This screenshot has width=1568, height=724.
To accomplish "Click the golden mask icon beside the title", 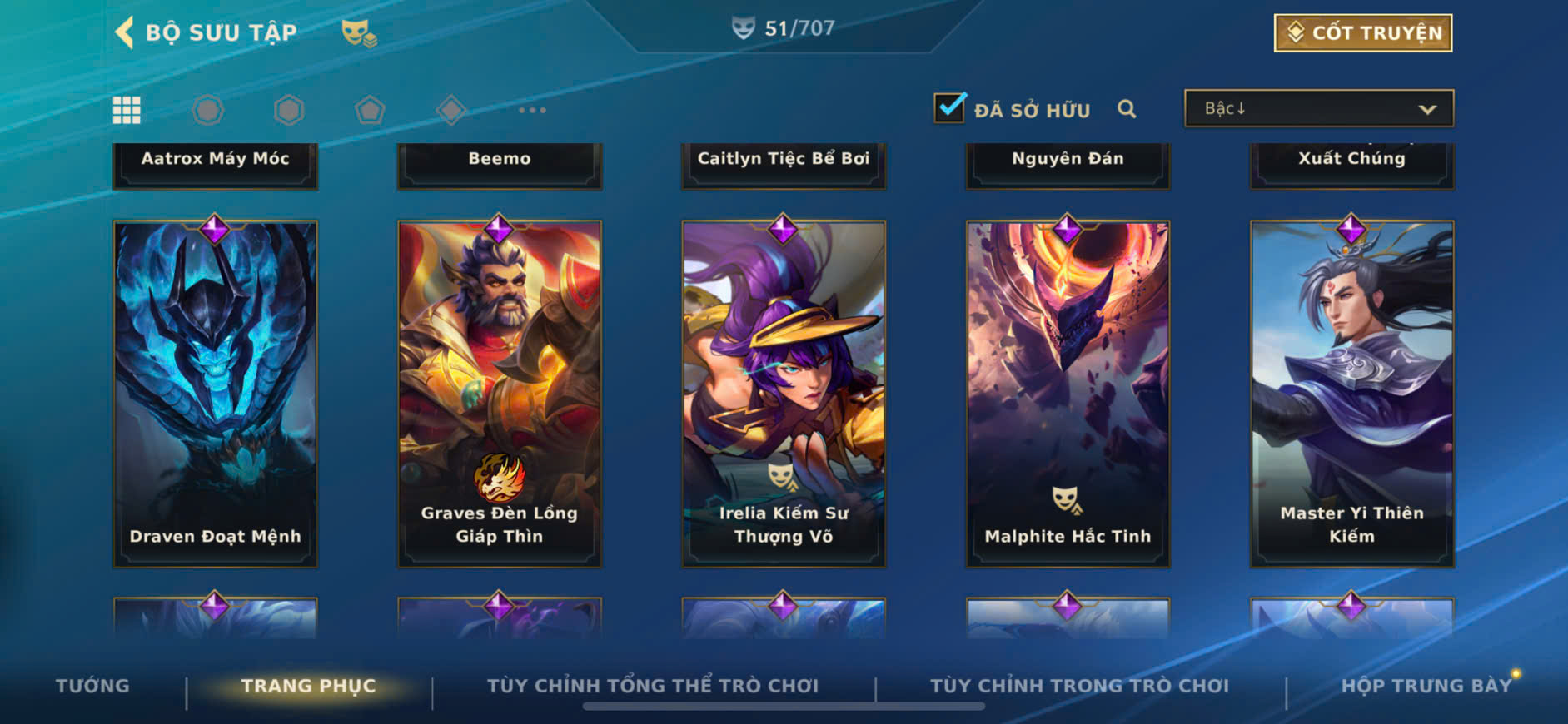I will [x=359, y=33].
